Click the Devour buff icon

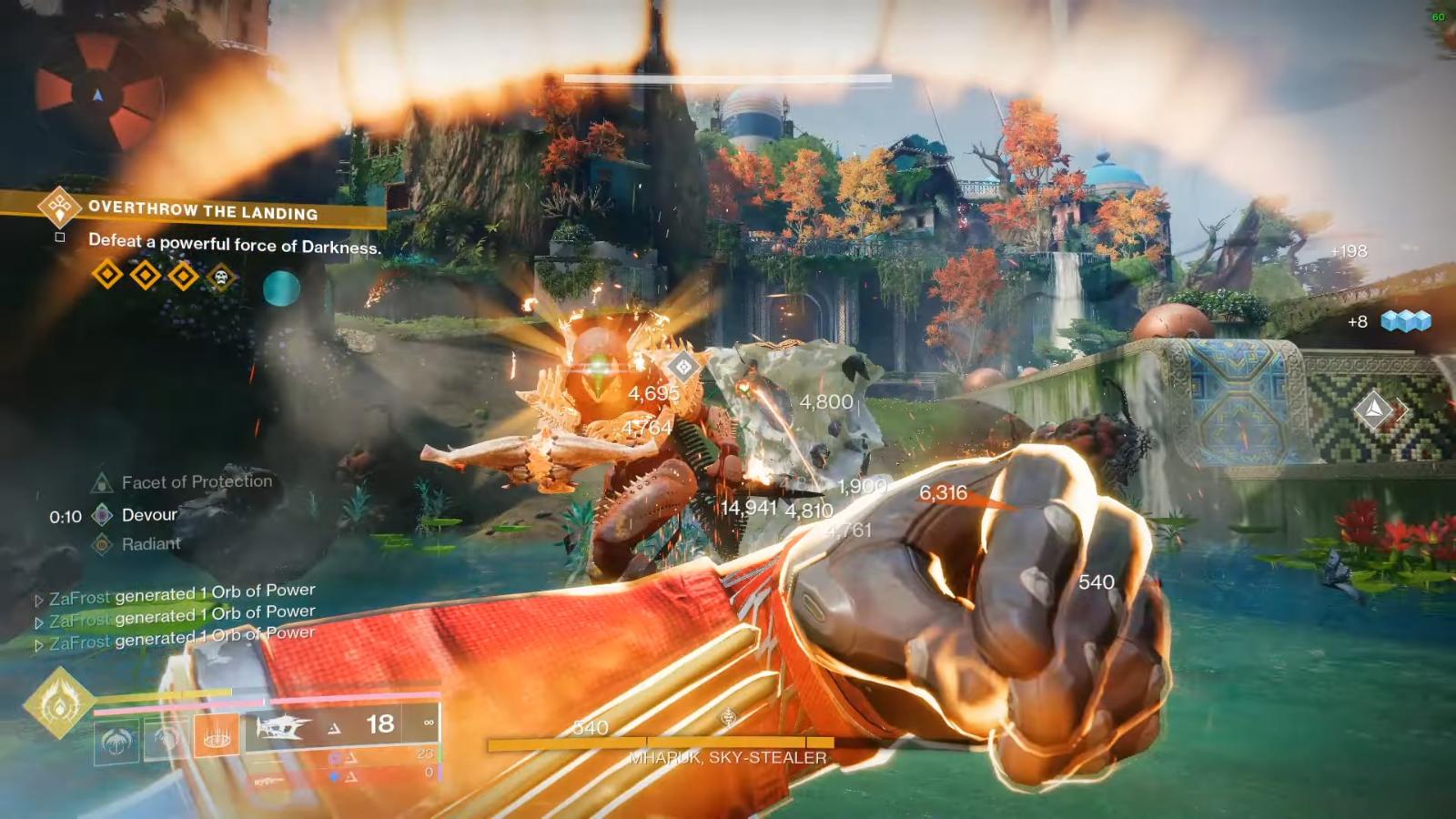coord(100,514)
